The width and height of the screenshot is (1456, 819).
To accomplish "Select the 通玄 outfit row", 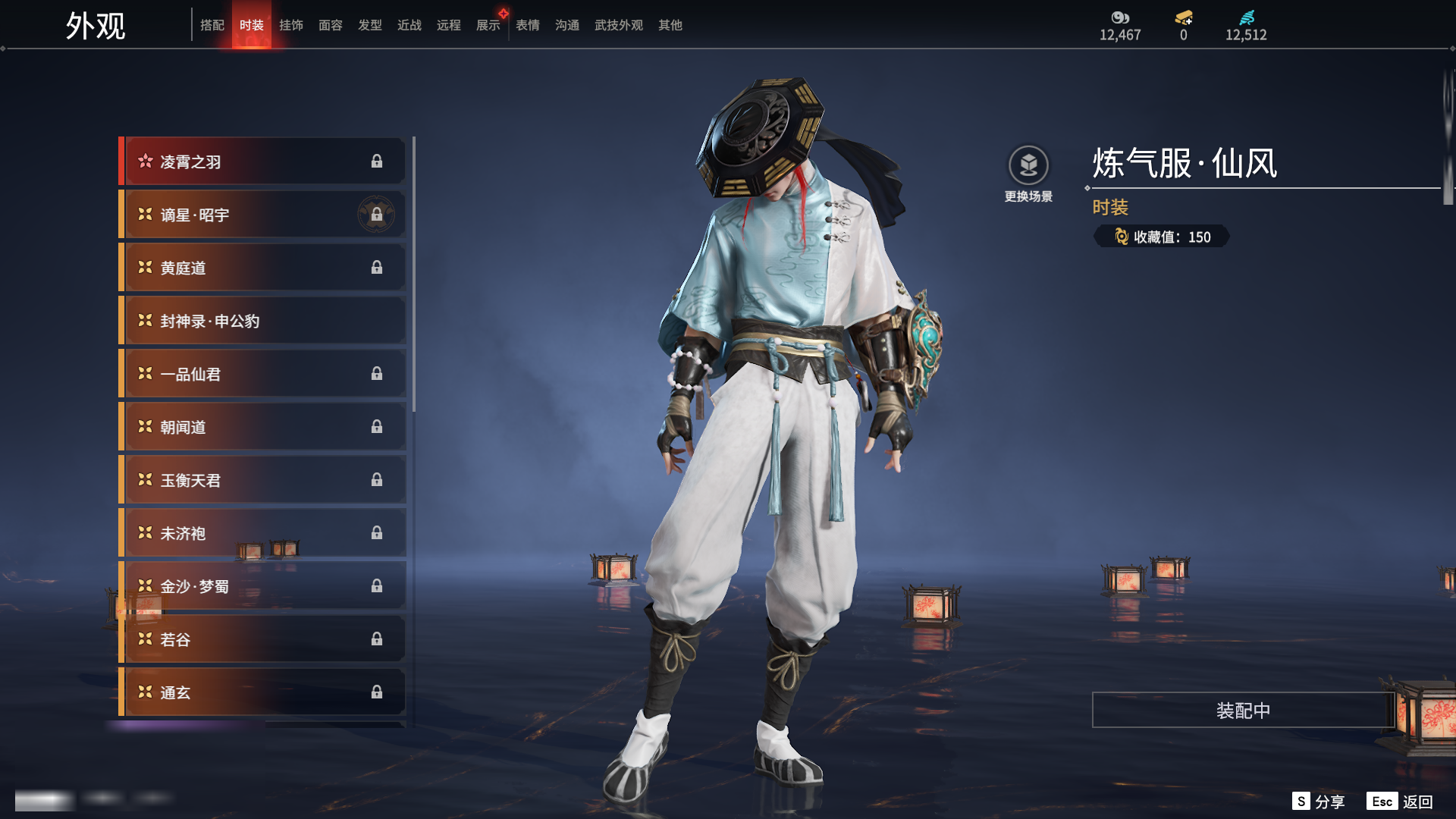I will tap(262, 692).
